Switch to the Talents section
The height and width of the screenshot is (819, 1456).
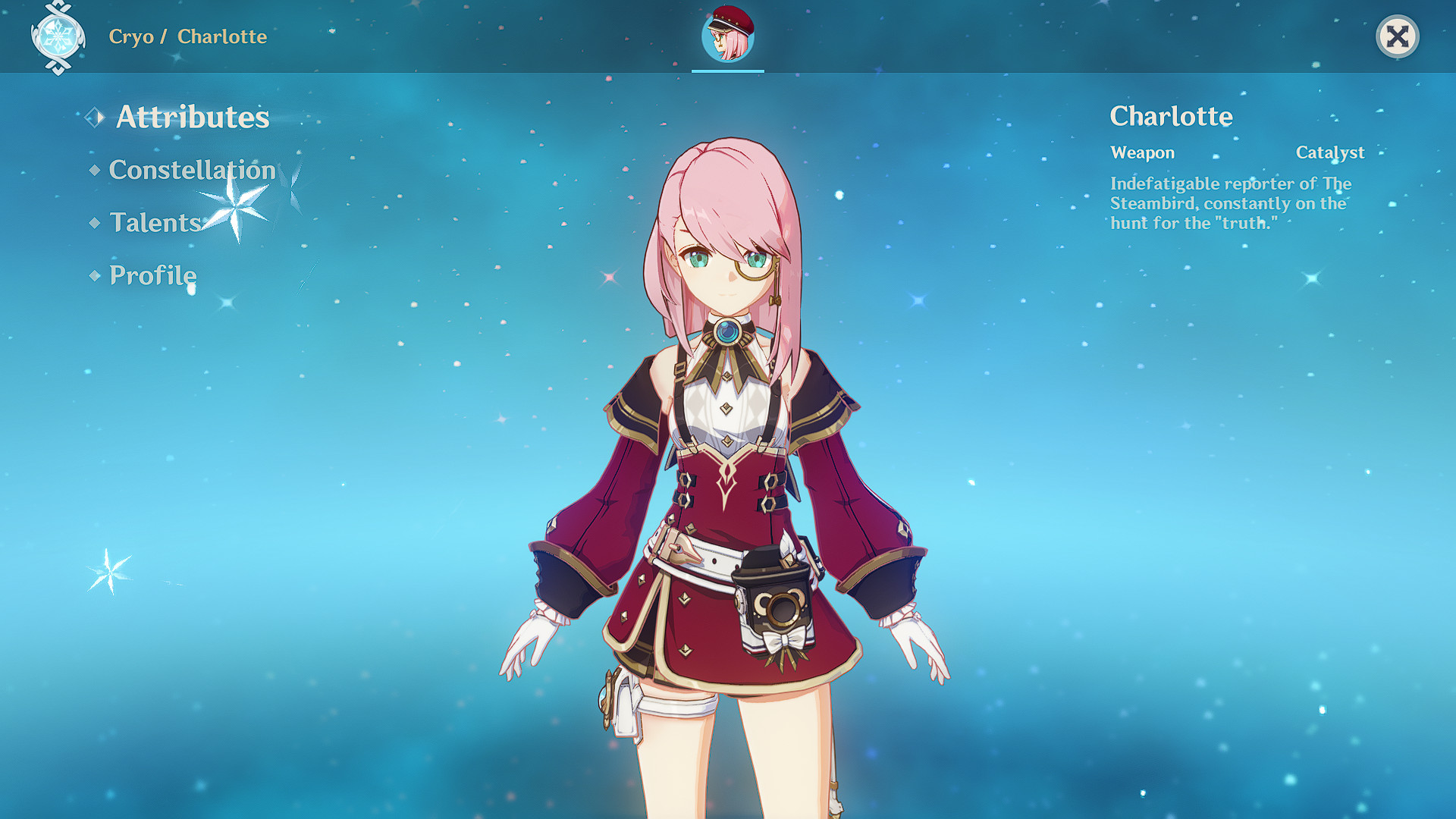(x=154, y=224)
